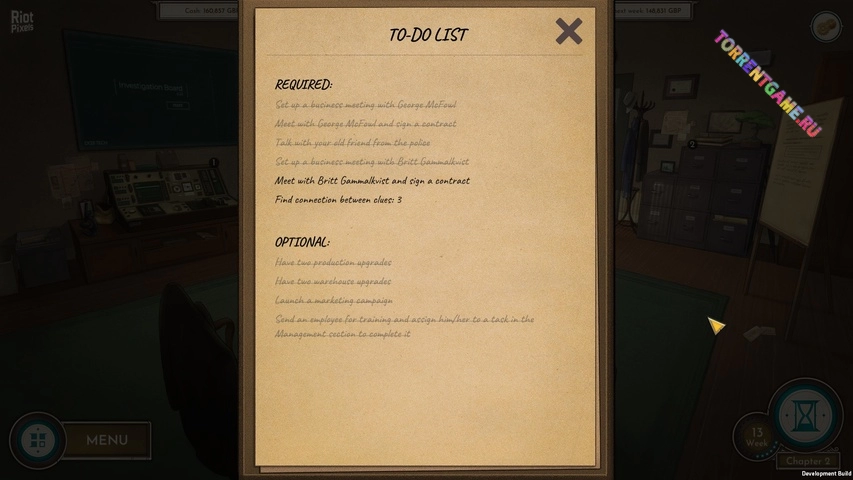Close the To-Do List panel

tap(569, 32)
